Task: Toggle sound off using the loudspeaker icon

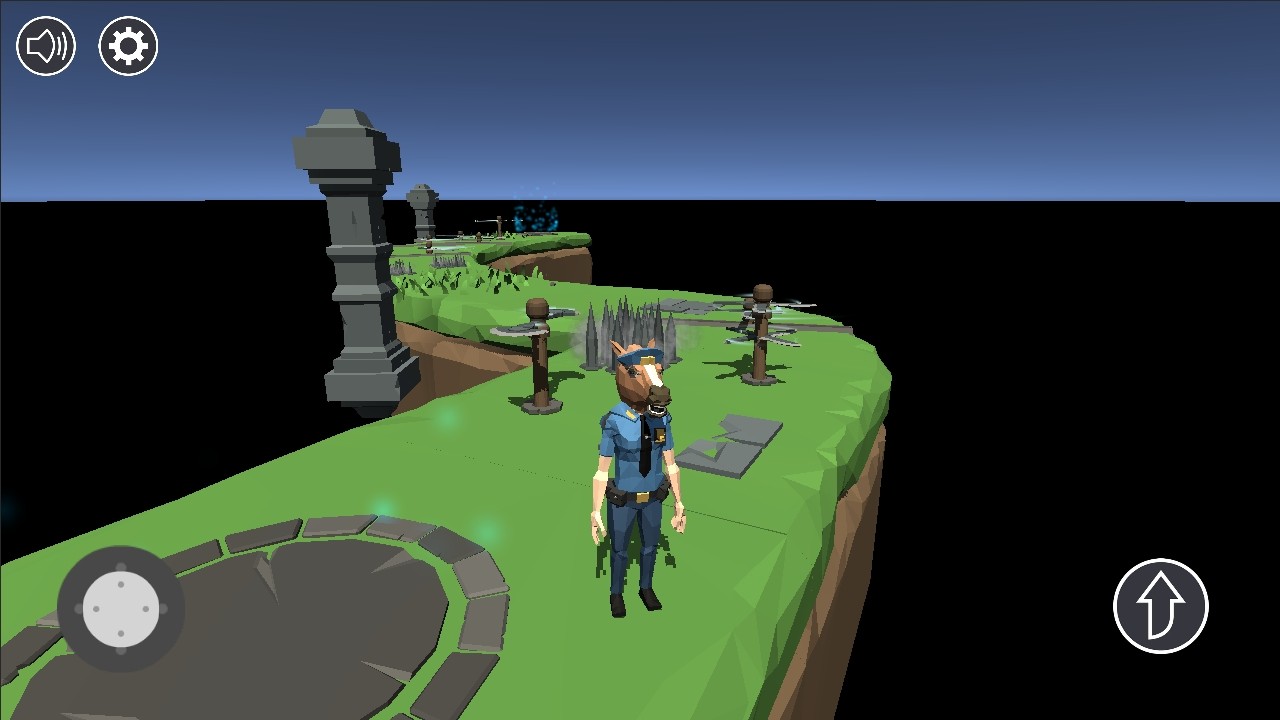Action: pyautogui.click(x=46, y=45)
